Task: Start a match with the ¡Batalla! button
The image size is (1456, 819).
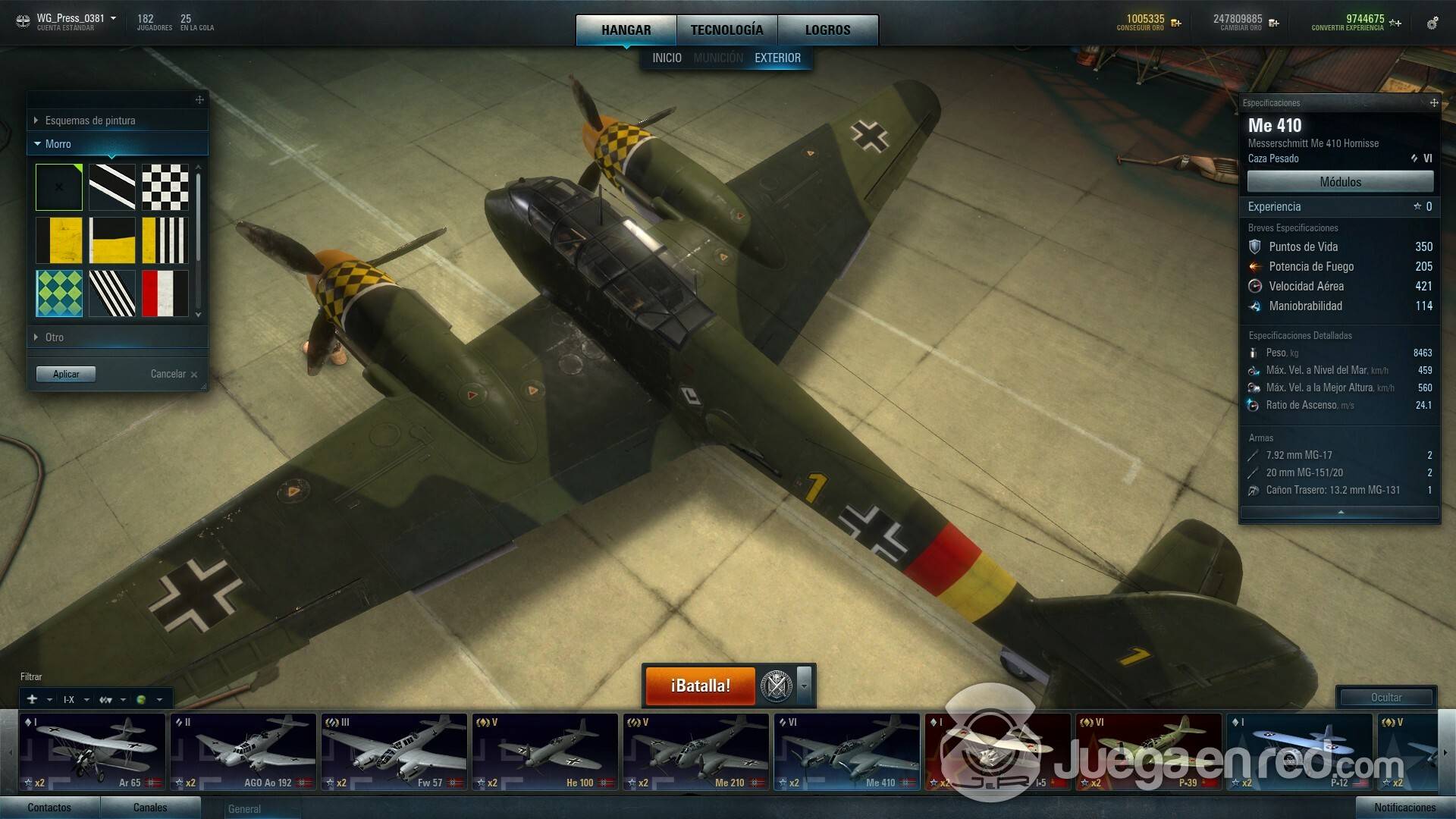Action: pos(700,686)
